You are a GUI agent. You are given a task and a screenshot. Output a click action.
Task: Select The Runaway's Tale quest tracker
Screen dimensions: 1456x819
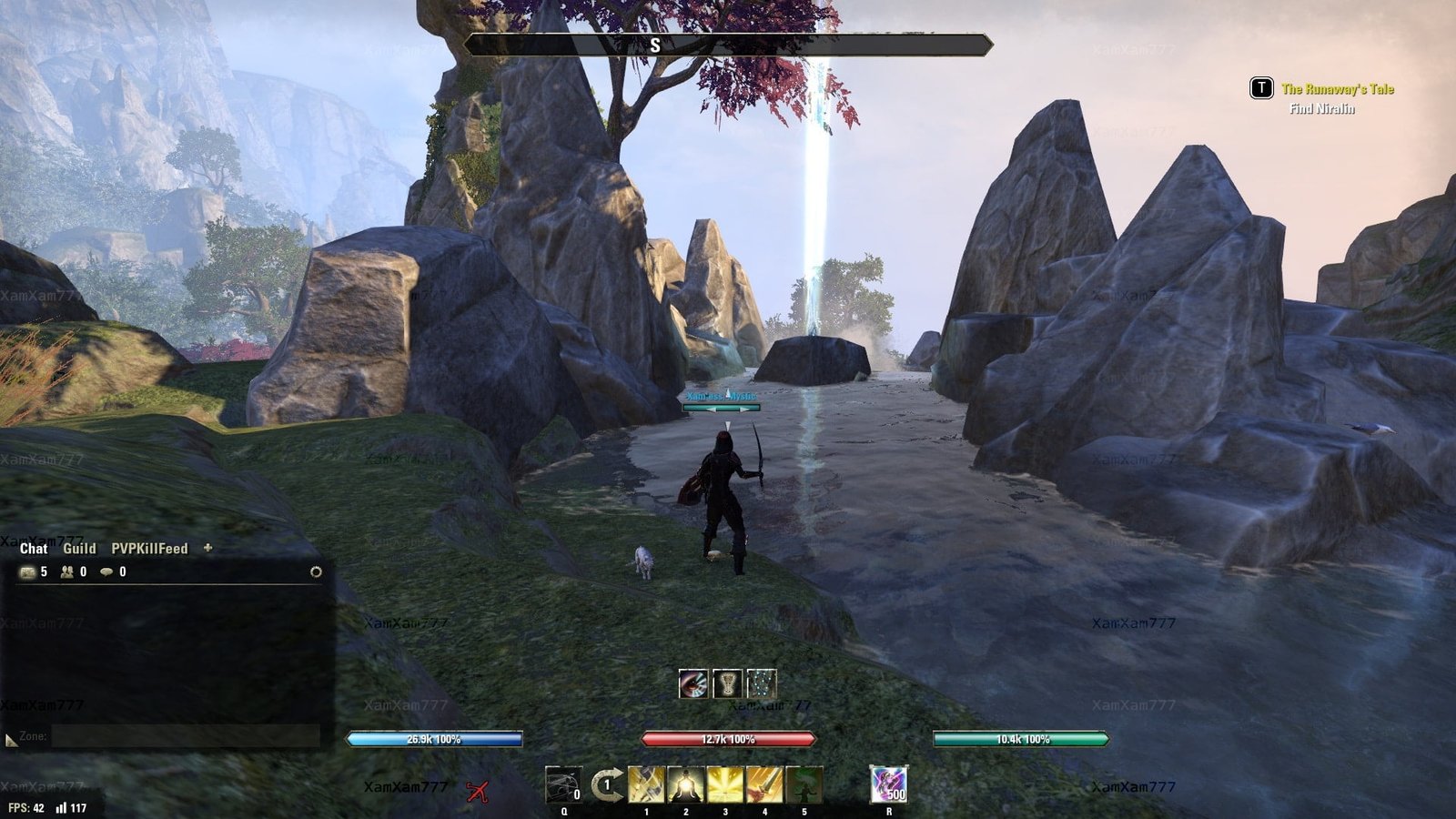coord(1337,89)
